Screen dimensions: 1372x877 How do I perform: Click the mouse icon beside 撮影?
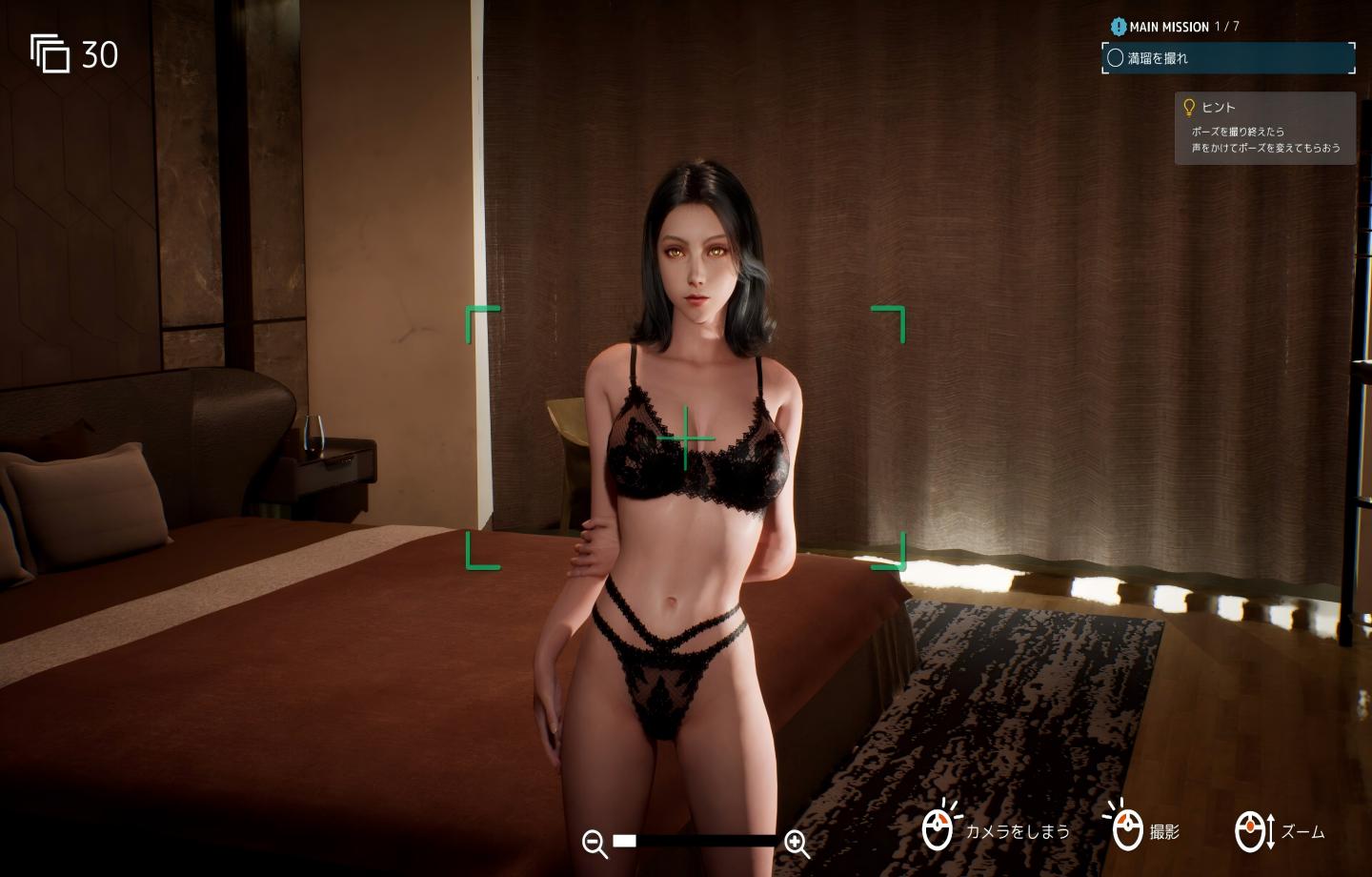1129,830
